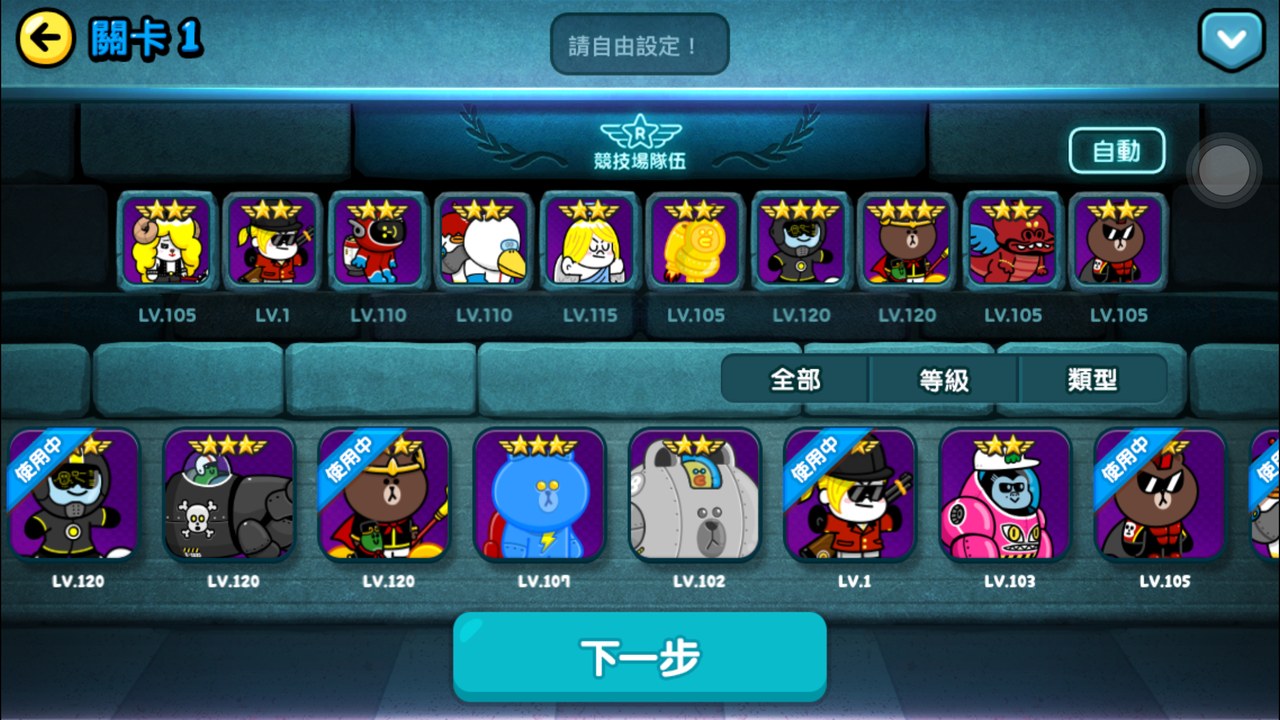This screenshot has width=1280, height=720.
Task: Select the red robot character at LV.110
Action: pyautogui.click(x=379, y=243)
